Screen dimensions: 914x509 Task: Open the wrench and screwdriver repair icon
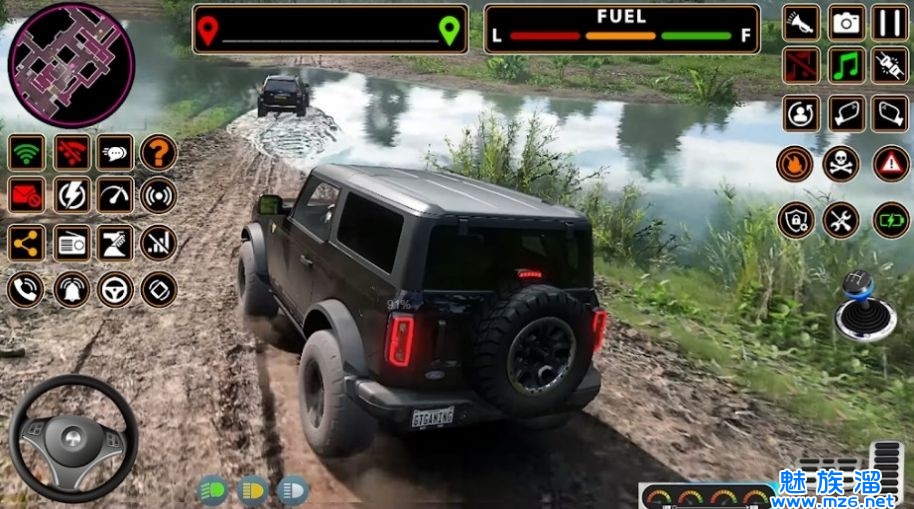pos(841,219)
